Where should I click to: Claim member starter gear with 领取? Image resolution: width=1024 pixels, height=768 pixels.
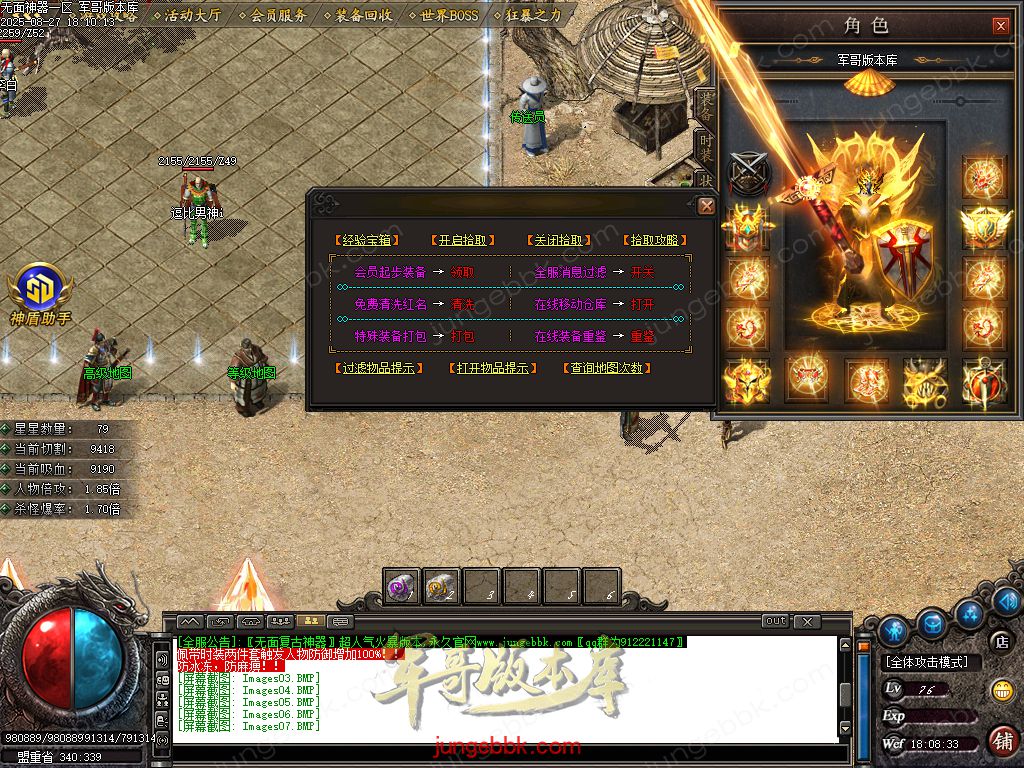click(463, 272)
